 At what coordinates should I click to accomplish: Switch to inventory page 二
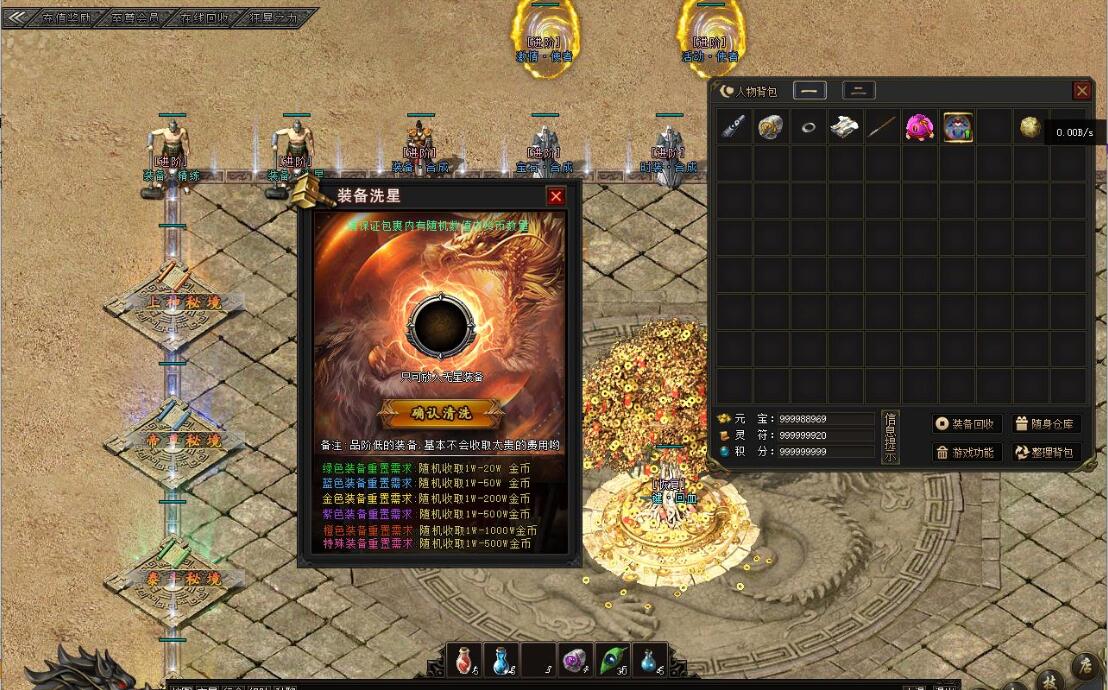point(859,91)
